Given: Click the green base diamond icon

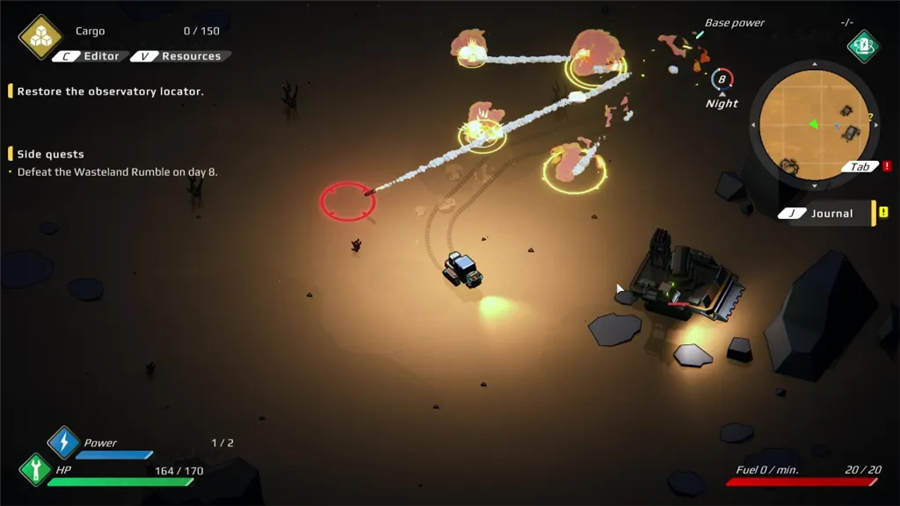Looking at the screenshot, I should click(863, 45).
